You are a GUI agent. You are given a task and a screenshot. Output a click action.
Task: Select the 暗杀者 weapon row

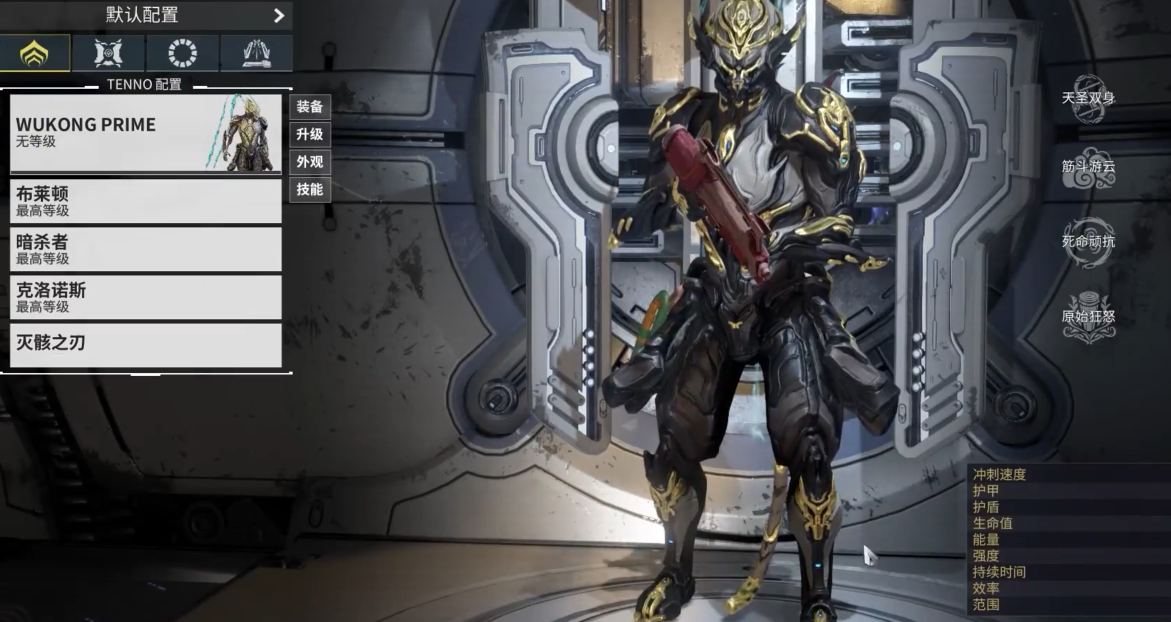click(146, 249)
